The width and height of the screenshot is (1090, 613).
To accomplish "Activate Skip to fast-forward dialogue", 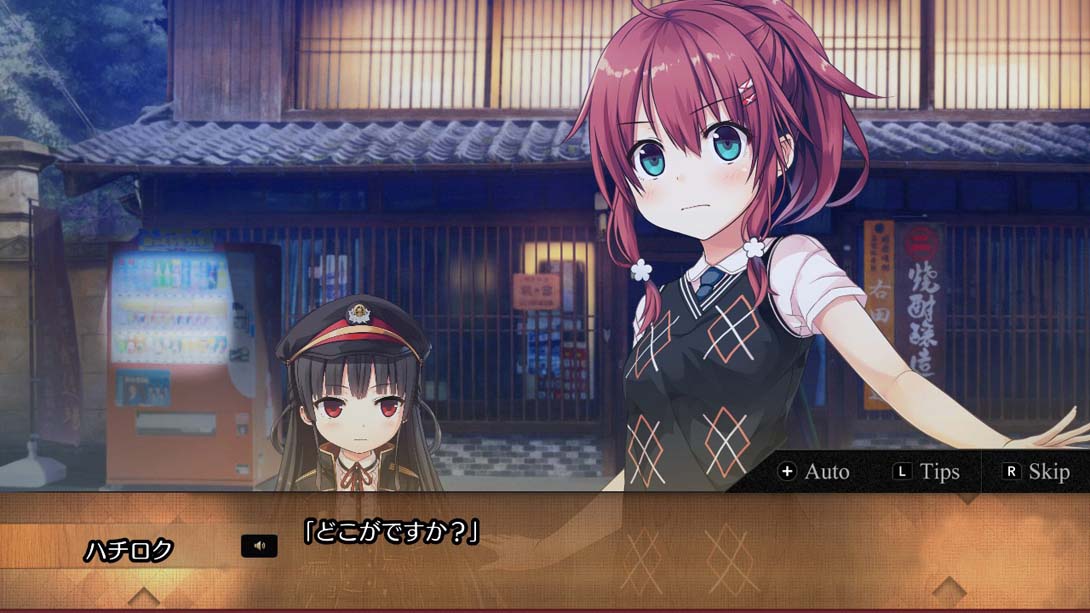I will click(1036, 471).
